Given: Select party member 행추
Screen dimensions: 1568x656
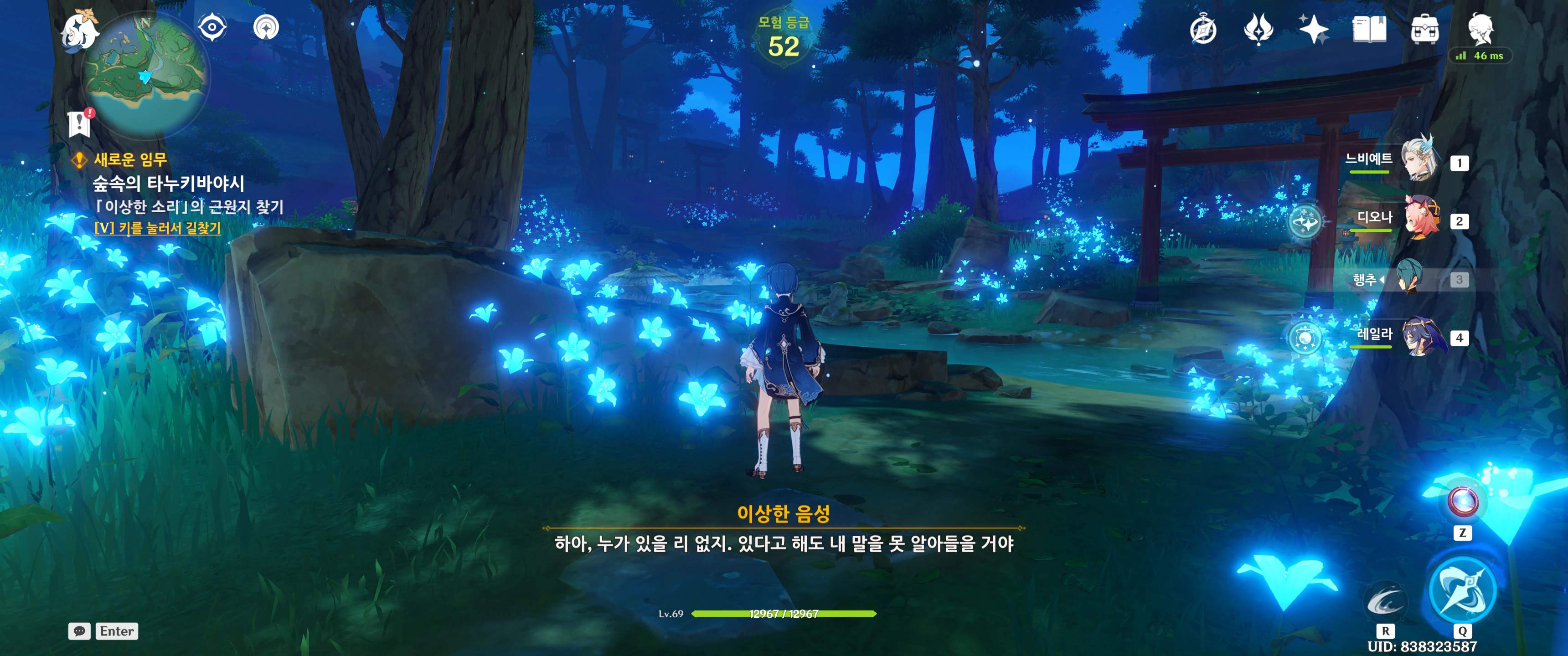Looking at the screenshot, I should (x=1409, y=278).
